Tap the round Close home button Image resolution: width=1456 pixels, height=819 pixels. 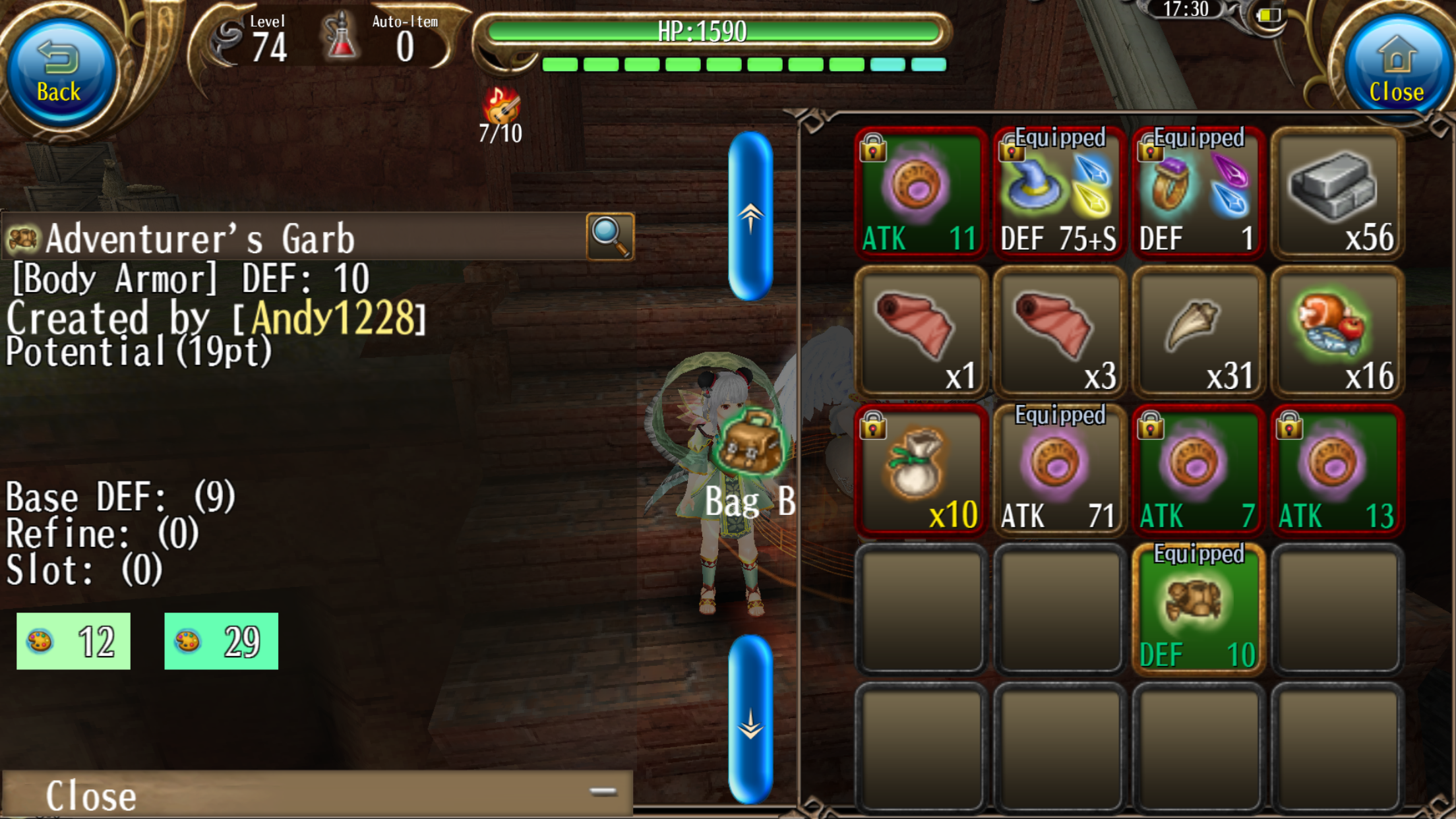[1395, 73]
